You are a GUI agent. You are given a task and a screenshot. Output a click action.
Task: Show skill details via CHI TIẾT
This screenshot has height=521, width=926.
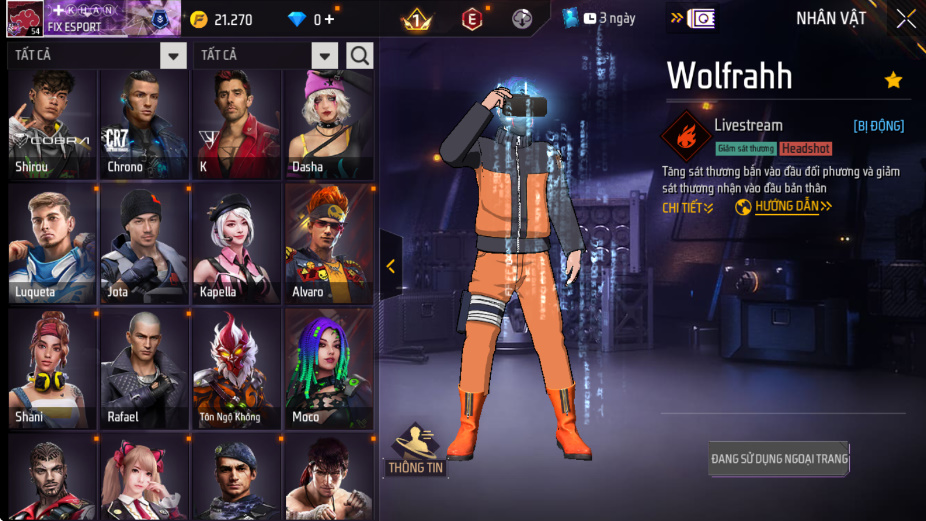click(688, 208)
